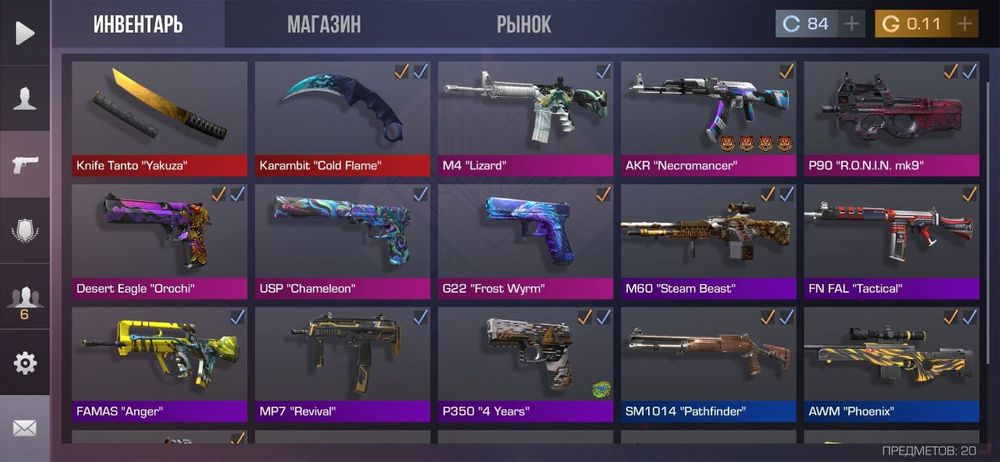Open the gear settings icon
1000x462 pixels.
pyautogui.click(x=25, y=362)
